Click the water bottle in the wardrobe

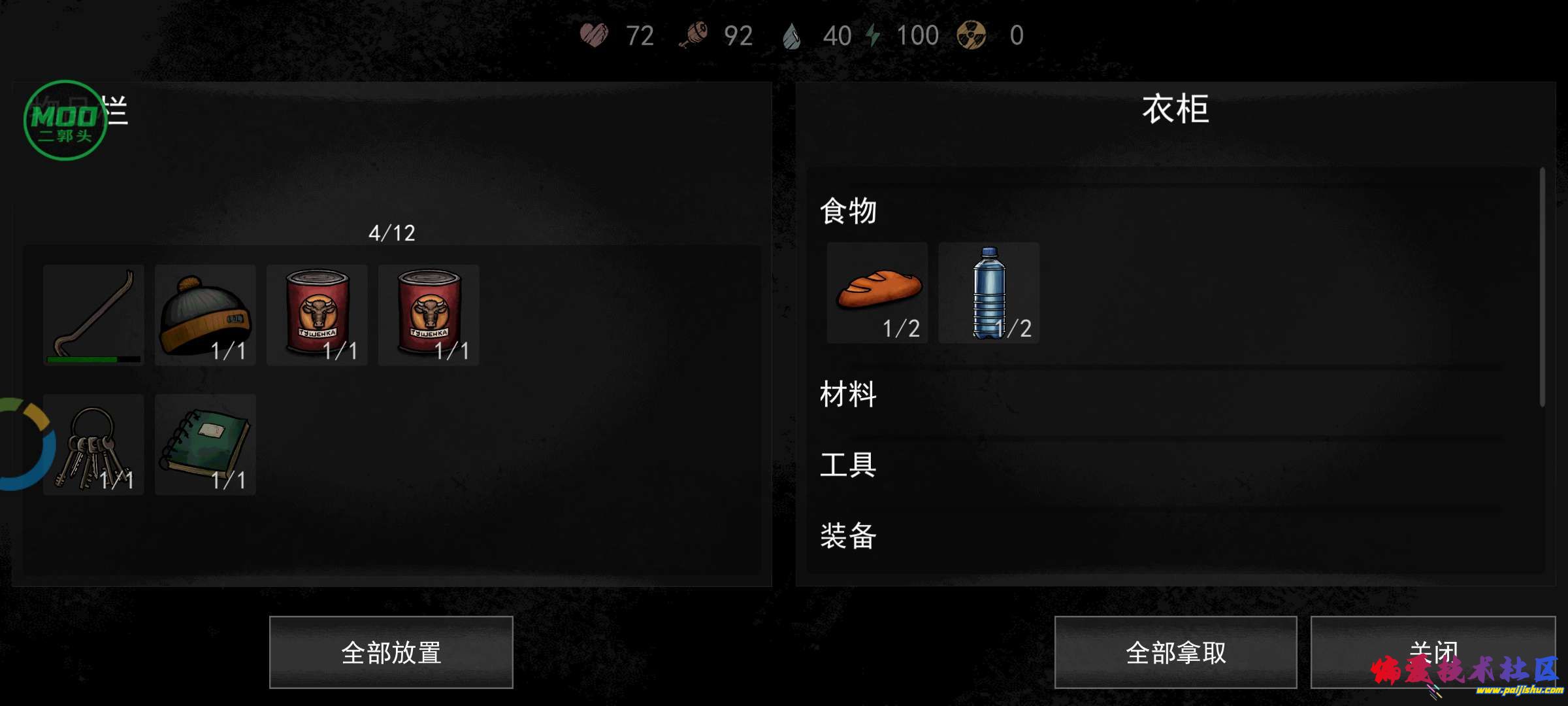click(988, 293)
